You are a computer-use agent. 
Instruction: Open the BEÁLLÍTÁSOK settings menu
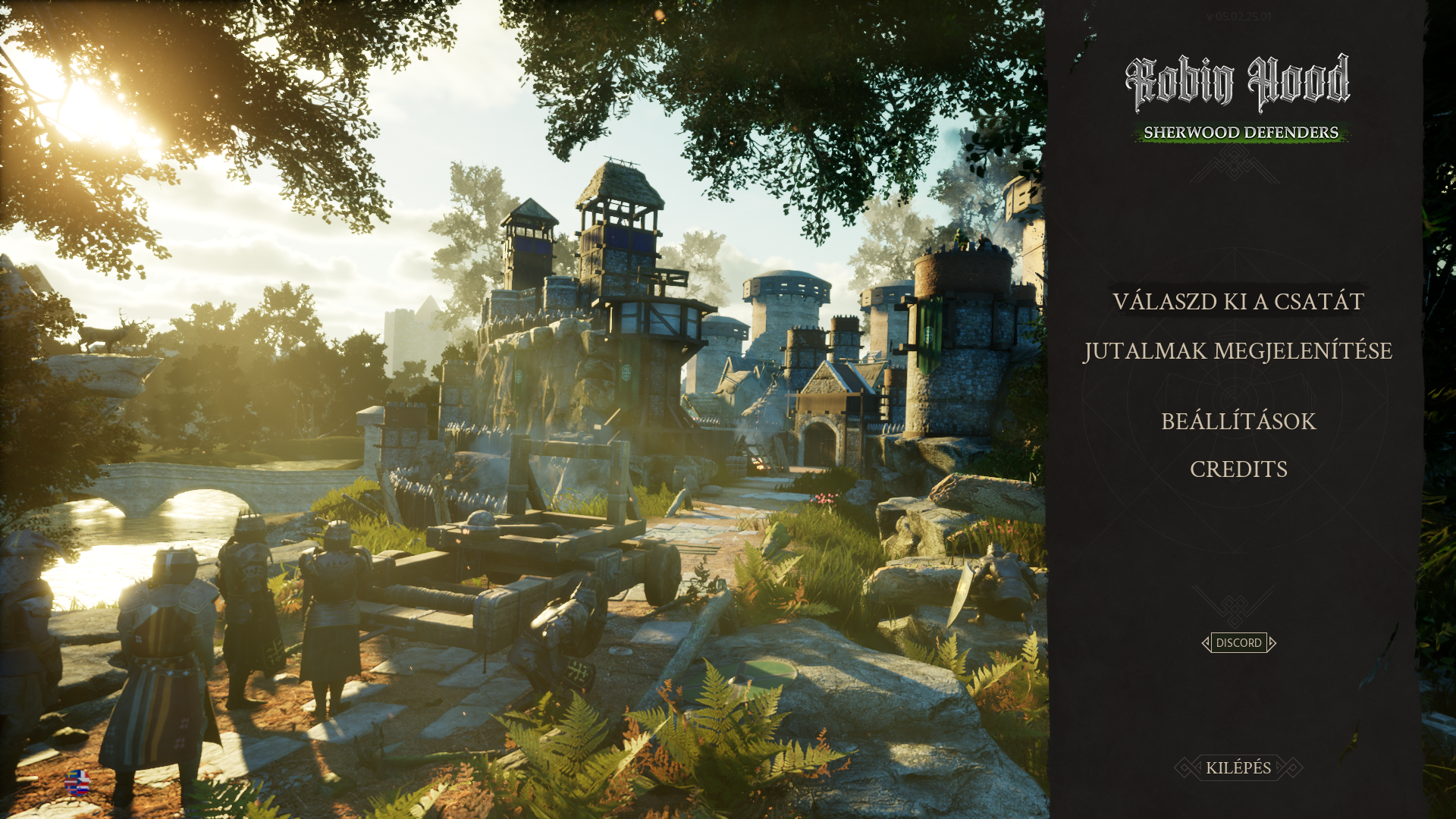point(1238,422)
